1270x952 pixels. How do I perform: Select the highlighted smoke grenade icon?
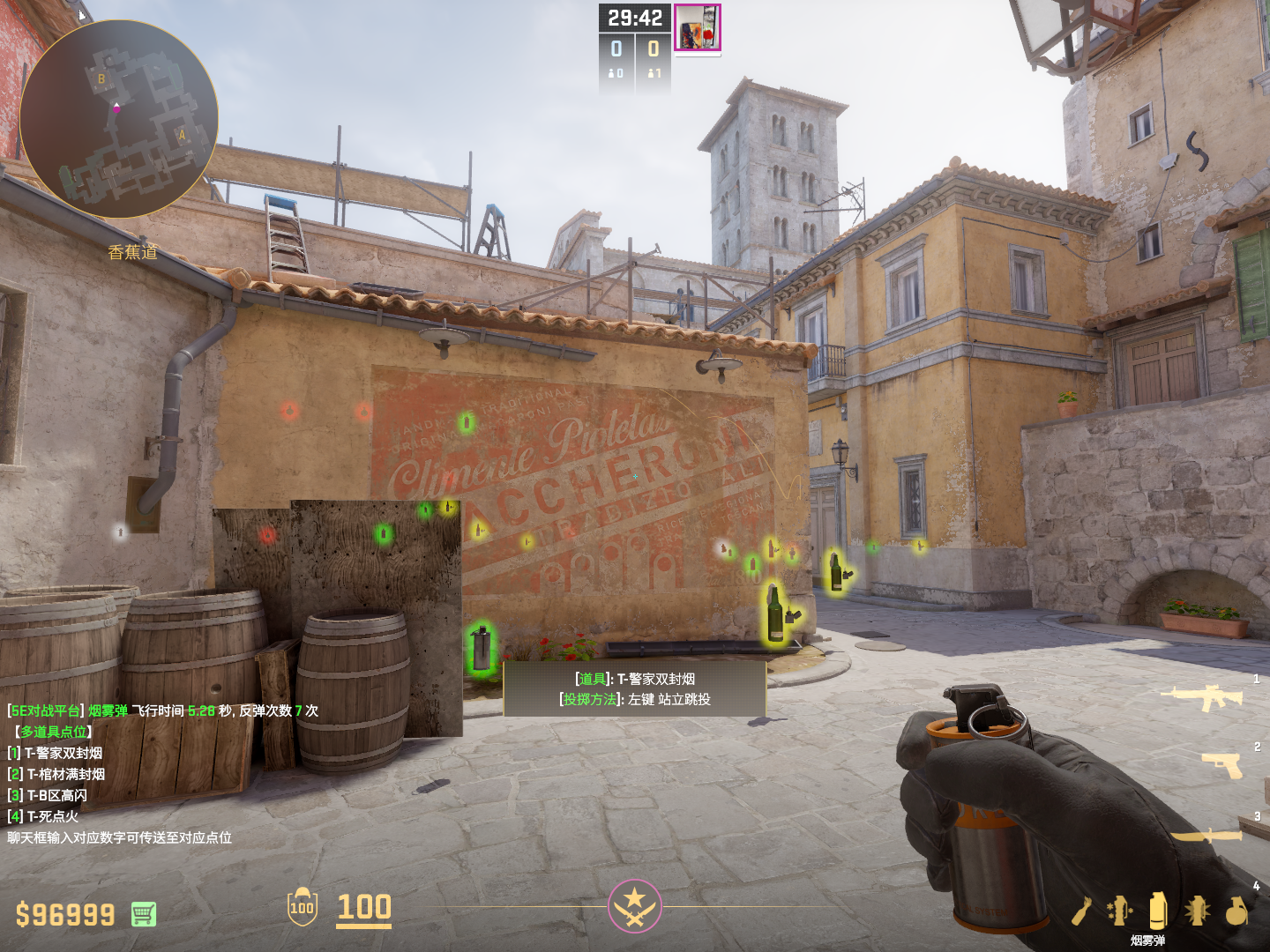pyautogui.click(x=1158, y=911)
